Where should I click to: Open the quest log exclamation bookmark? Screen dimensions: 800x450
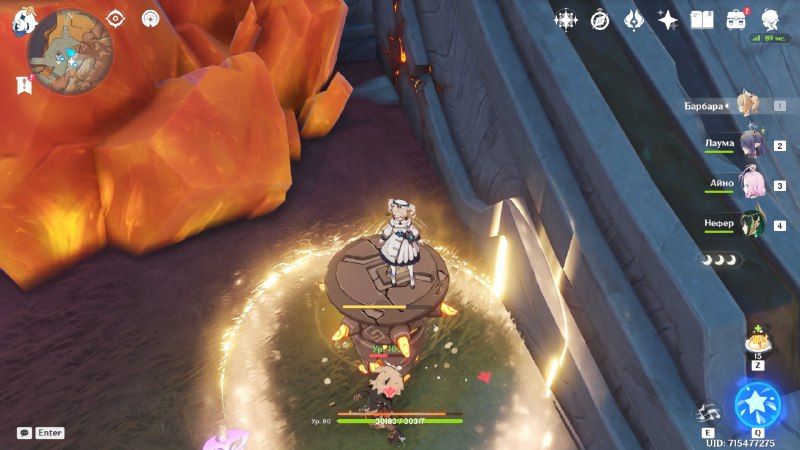coord(22,84)
